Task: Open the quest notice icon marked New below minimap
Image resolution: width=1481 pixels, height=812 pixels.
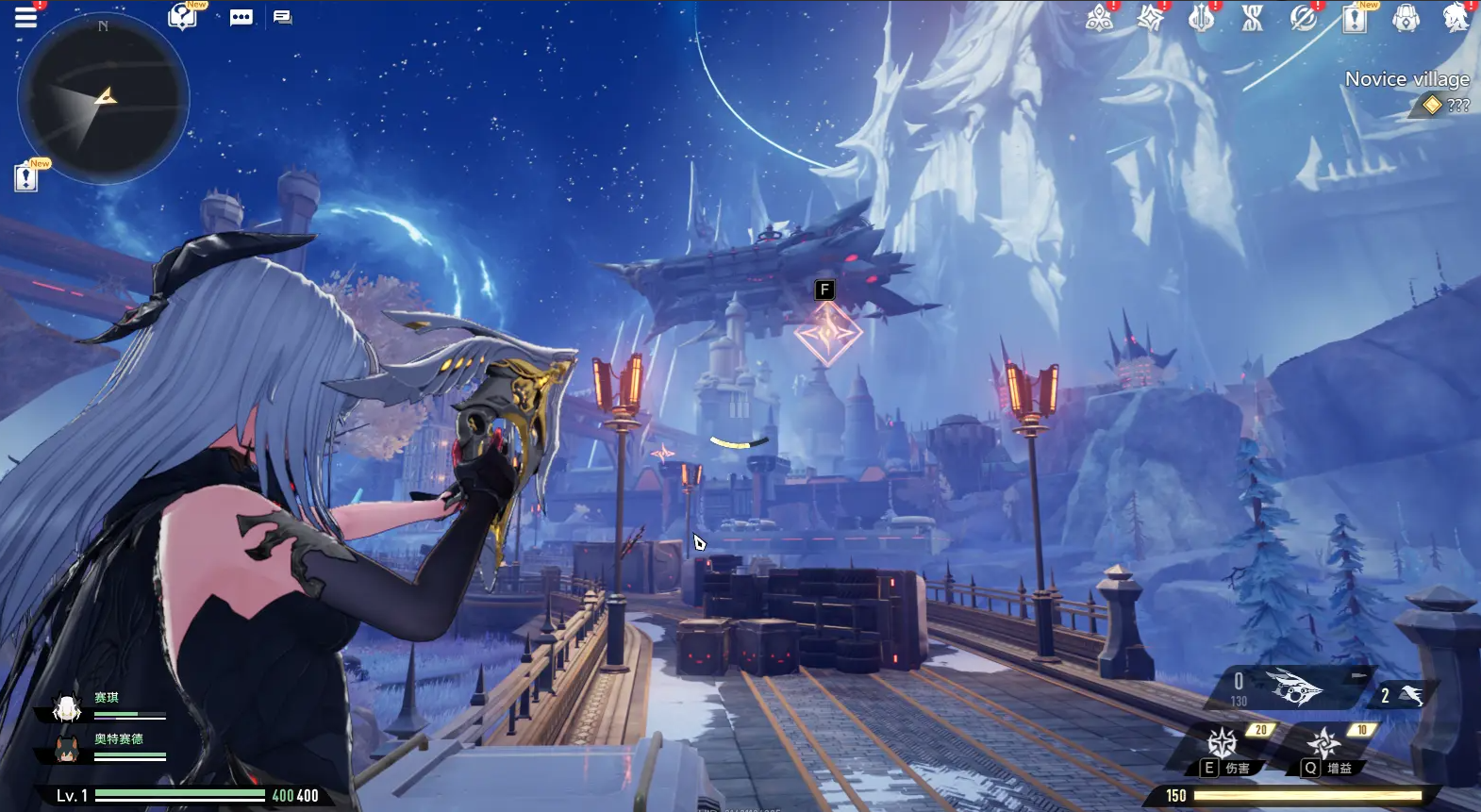Action: tap(25, 177)
